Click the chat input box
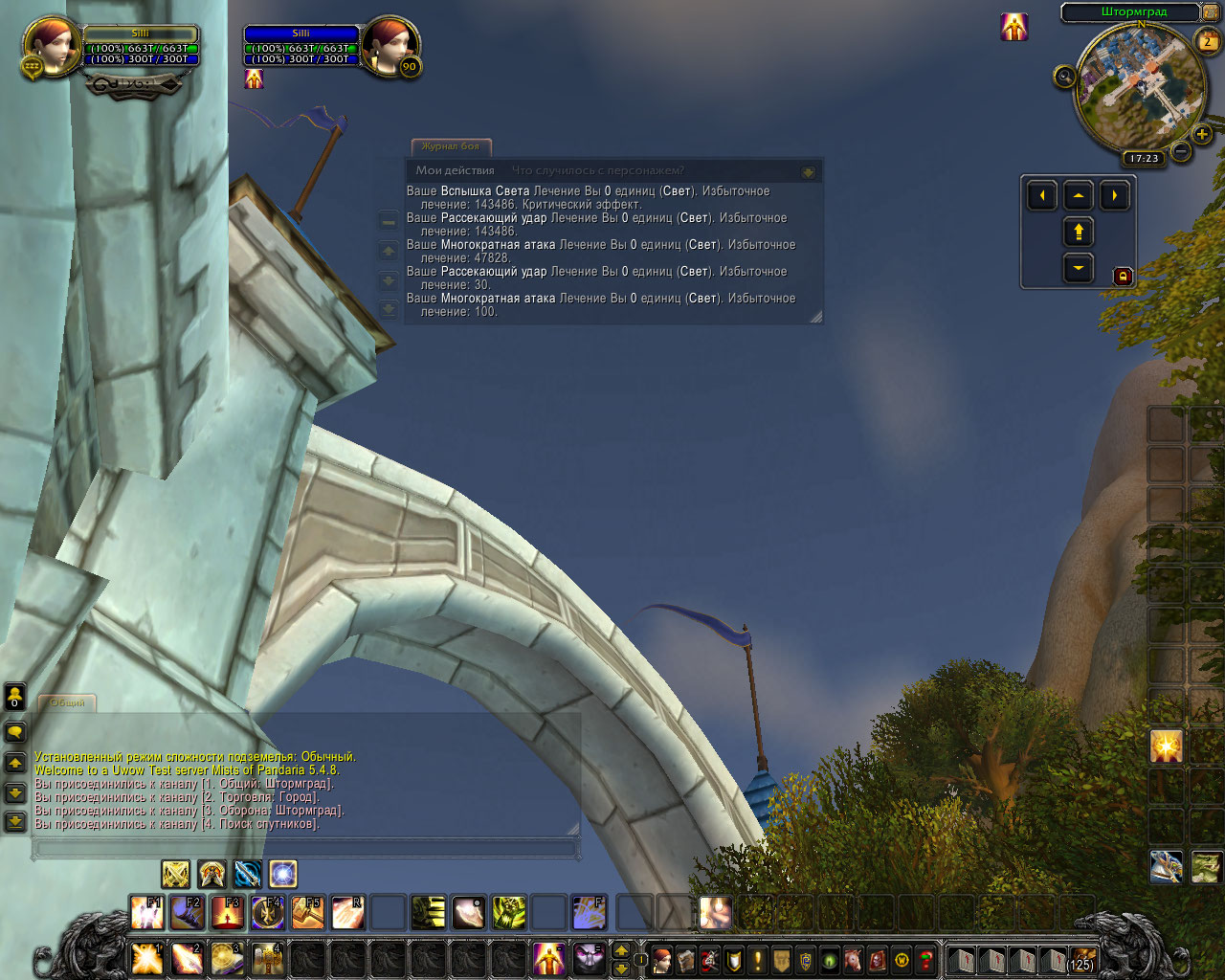The width and height of the screenshot is (1225, 980). [306, 848]
